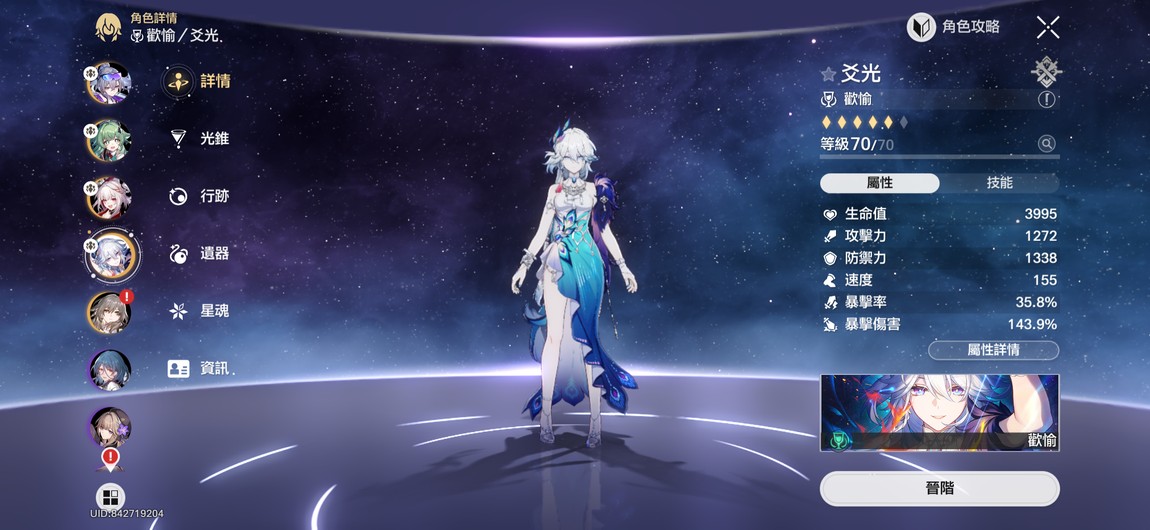The height and width of the screenshot is (530, 1150).
Task: Click the magnifier icon beside level 70/70
Action: pyautogui.click(x=1046, y=144)
